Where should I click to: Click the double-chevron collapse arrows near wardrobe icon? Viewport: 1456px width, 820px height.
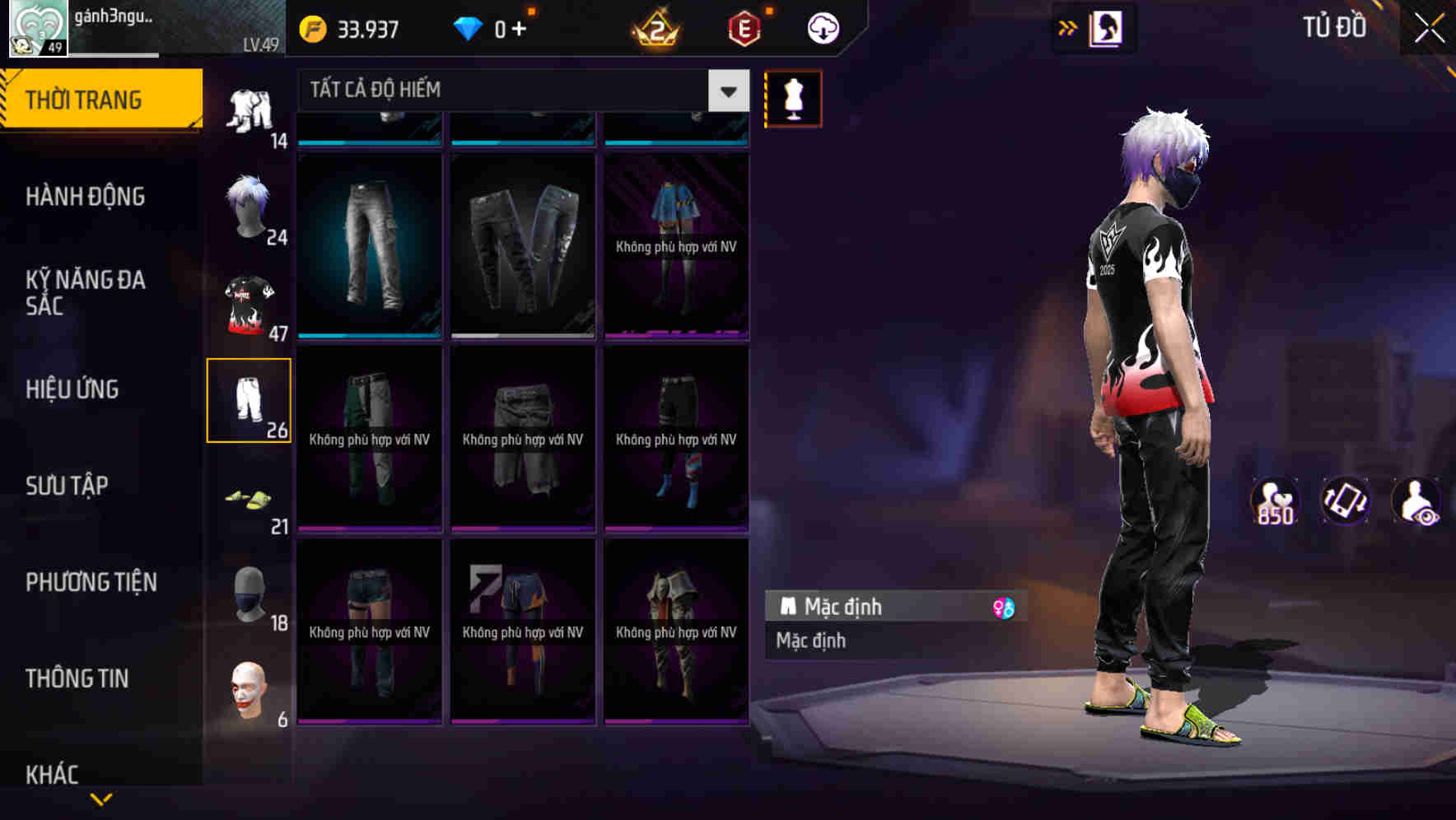1068,26
